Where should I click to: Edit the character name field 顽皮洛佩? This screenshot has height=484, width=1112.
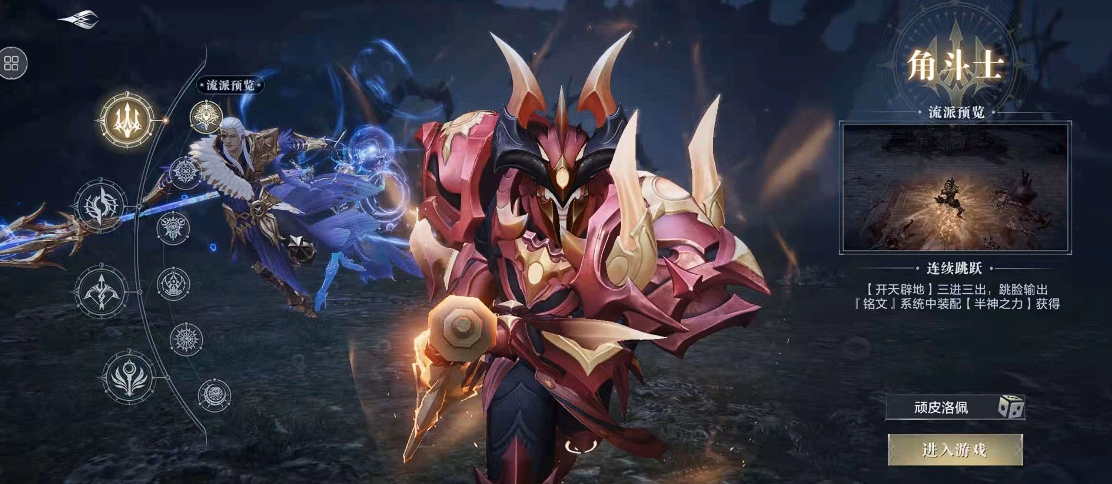[x=940, y=407]
